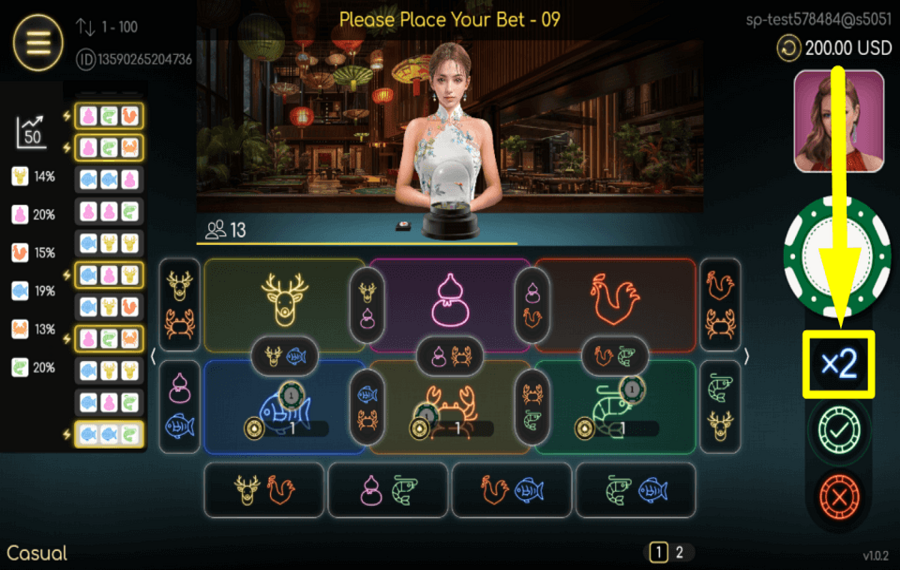Click the x2 double bet button
The width and height of the screenshot is (900, 570).
point(839,364)
